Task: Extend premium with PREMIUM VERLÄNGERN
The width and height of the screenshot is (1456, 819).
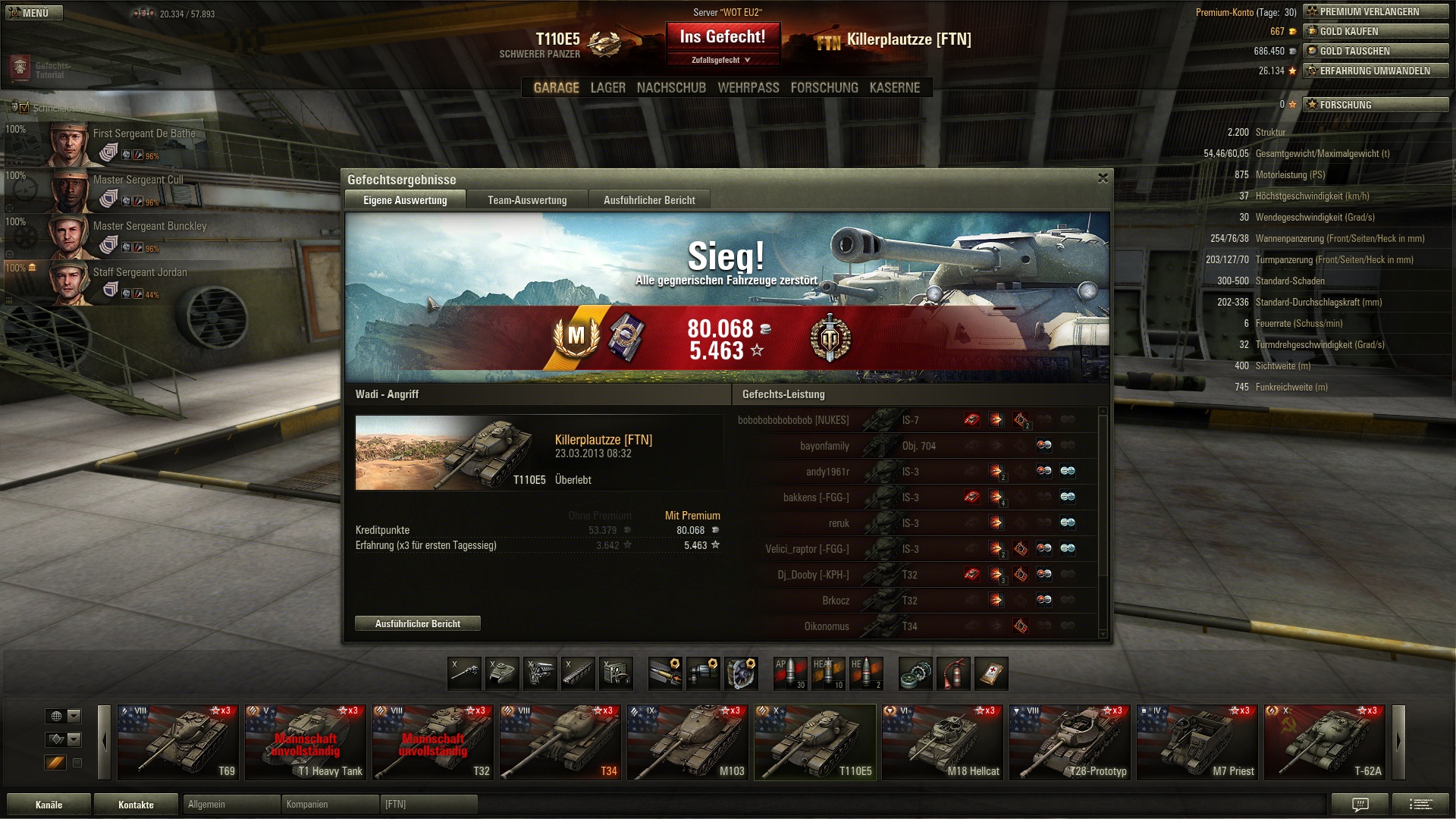Action: pyautogui.click(x=1376, y=11)
